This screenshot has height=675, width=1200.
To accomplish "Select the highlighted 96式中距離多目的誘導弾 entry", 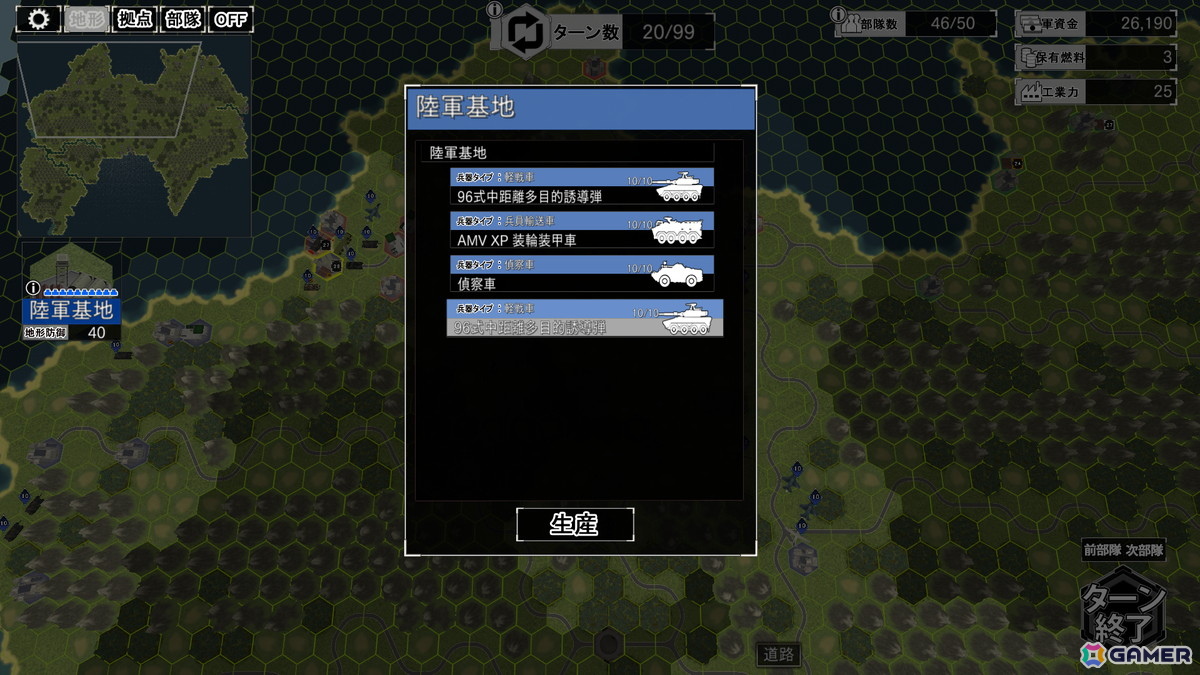I will pyautogui.click(x=584, y=318).
